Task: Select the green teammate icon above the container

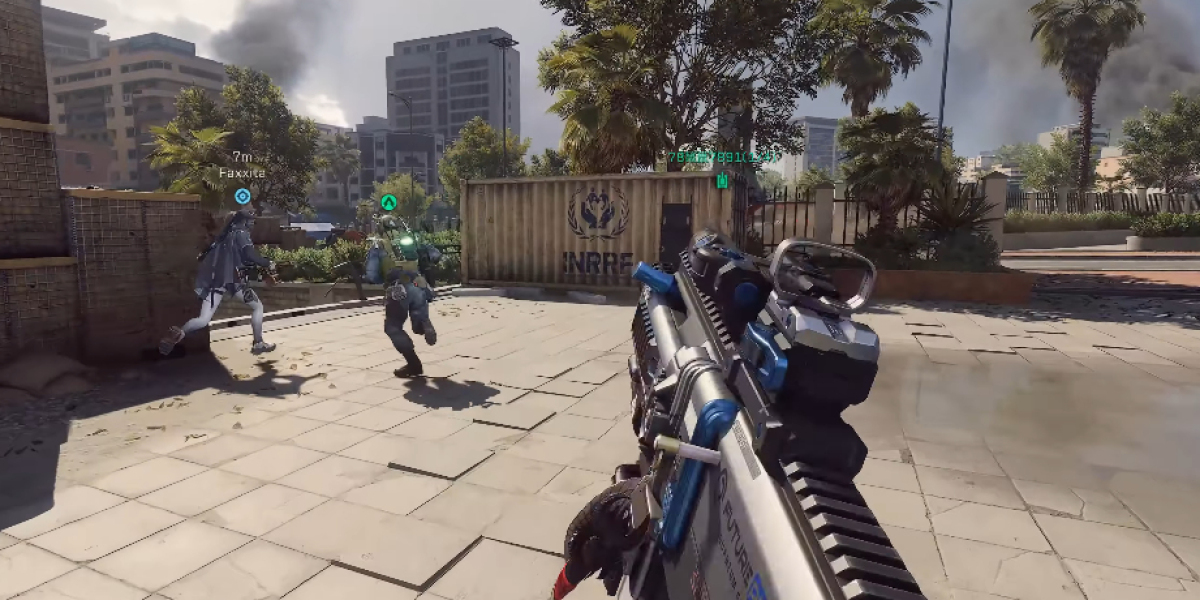Action: pyautogui.click(x=722, y=180)
